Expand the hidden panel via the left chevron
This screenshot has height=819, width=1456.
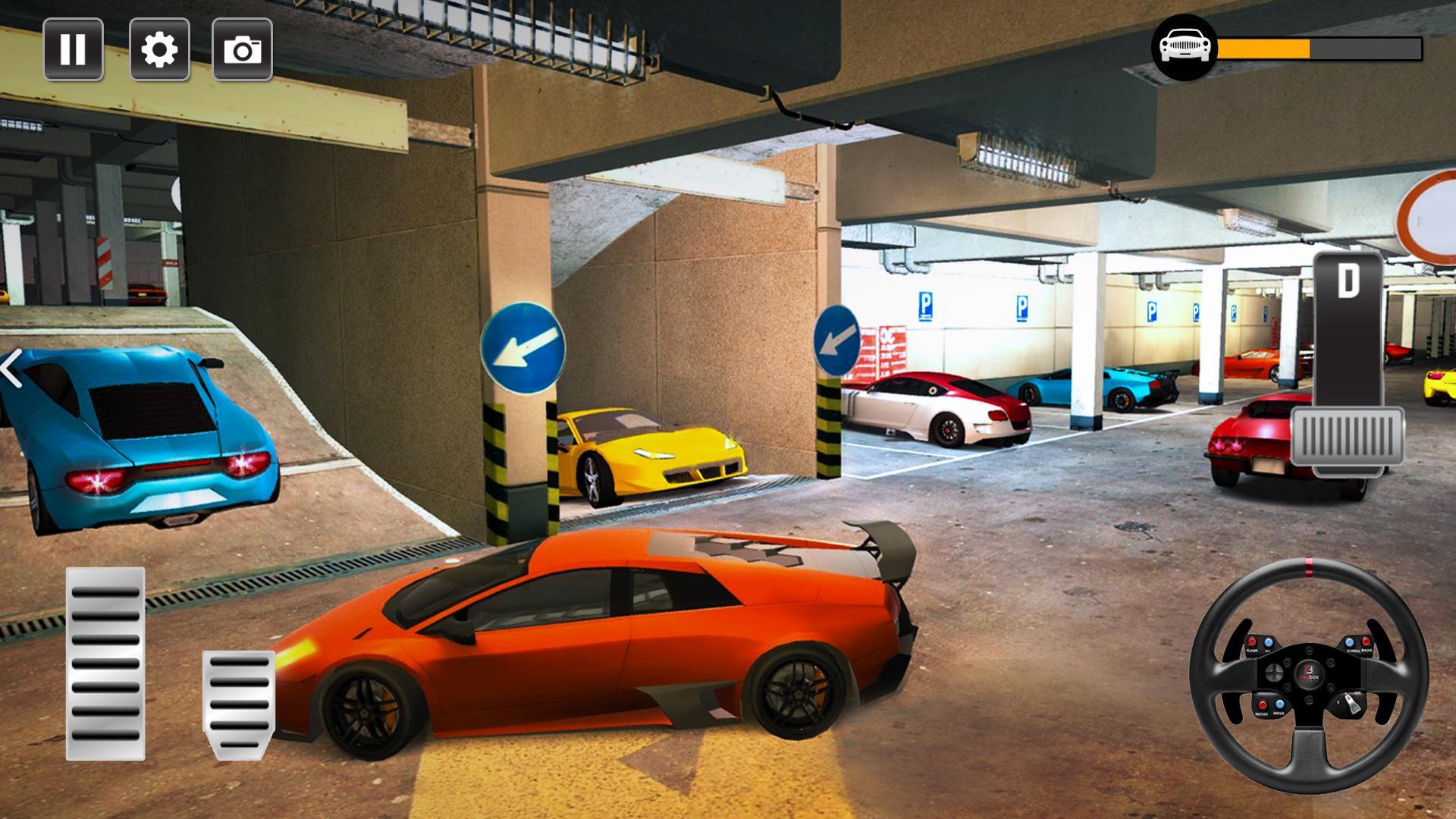point(12,369)
